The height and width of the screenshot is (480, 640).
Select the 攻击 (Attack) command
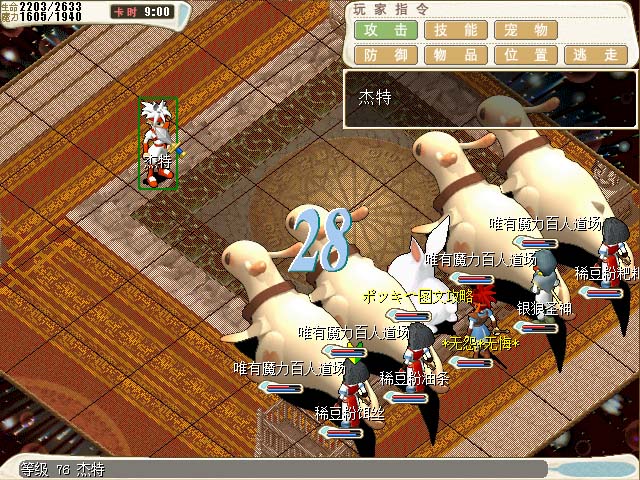385,30
